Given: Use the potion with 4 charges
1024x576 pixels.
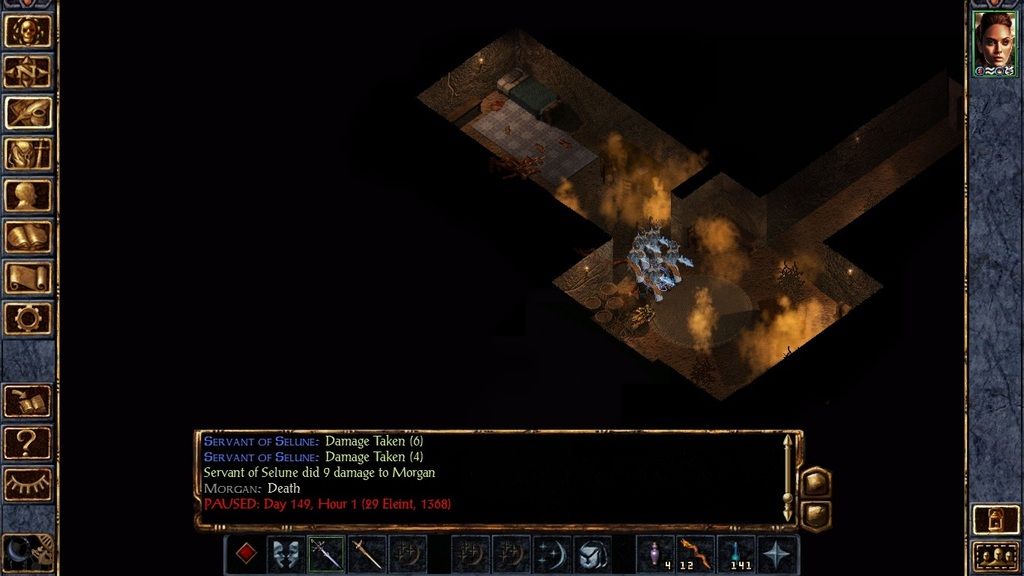Looking at the screenshot, I should tap(655, 553).
